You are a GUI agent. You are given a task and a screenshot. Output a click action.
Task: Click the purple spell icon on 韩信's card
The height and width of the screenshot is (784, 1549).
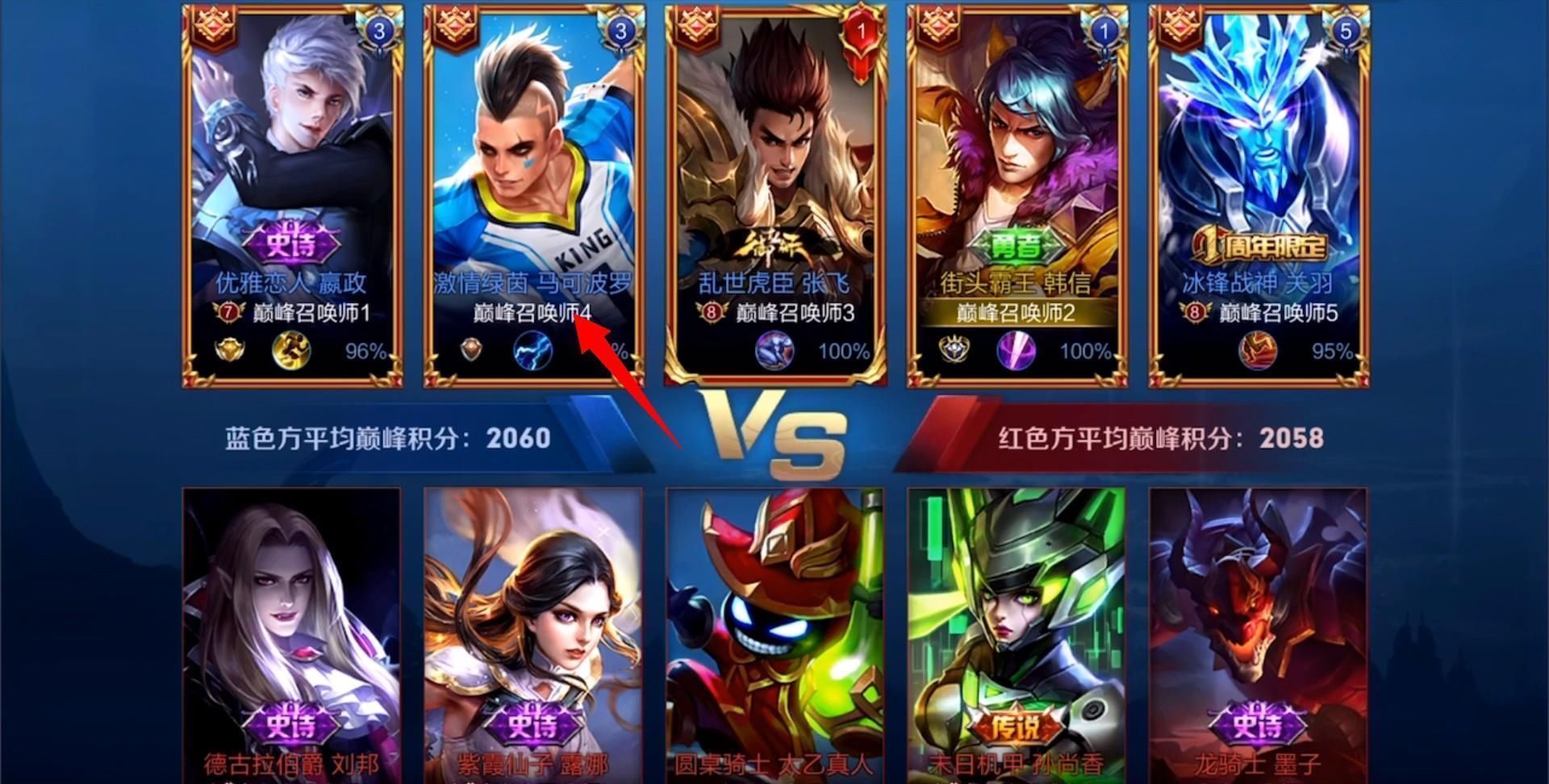[1016, 351]
